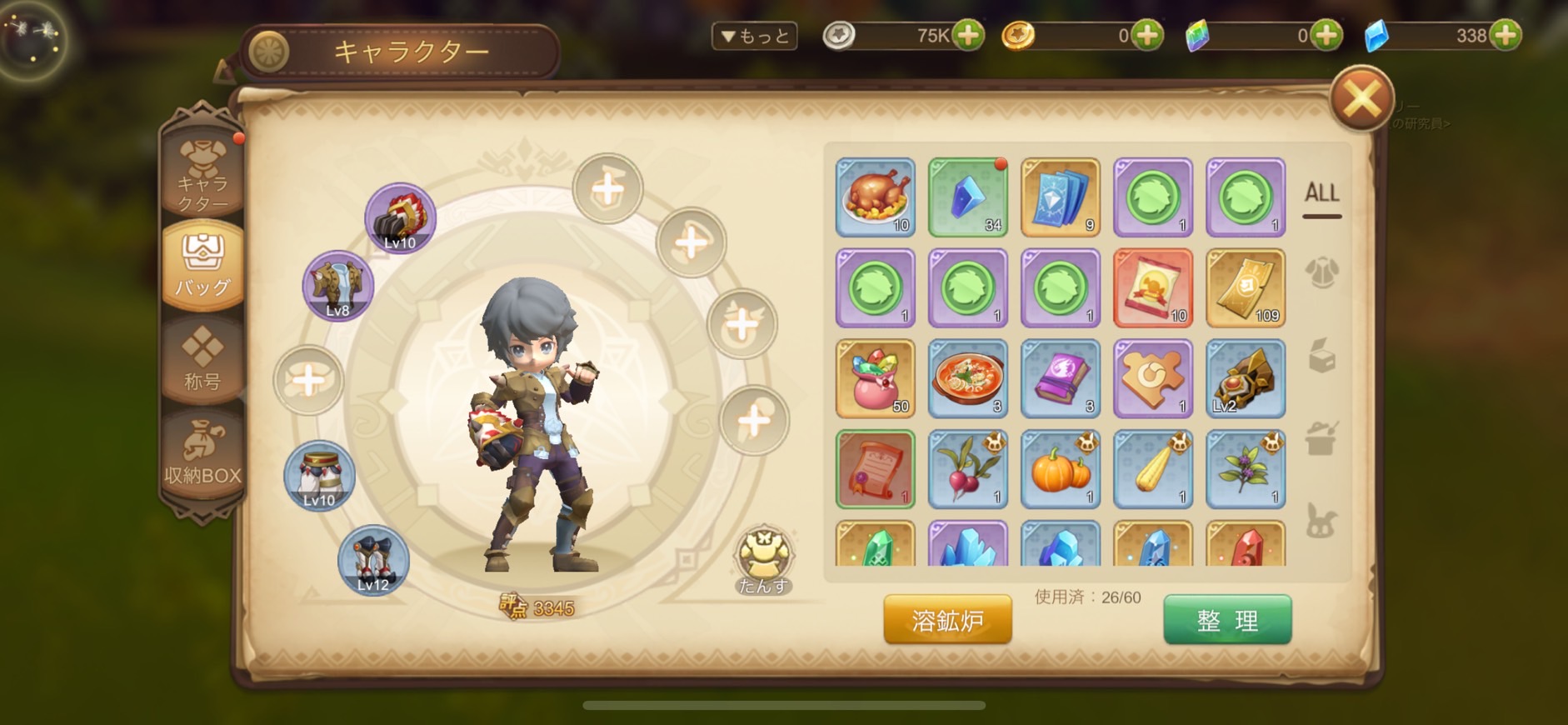Sort the bag with 整理
The width and height of the screenshot is (1568, 725).
(1227, 620)
